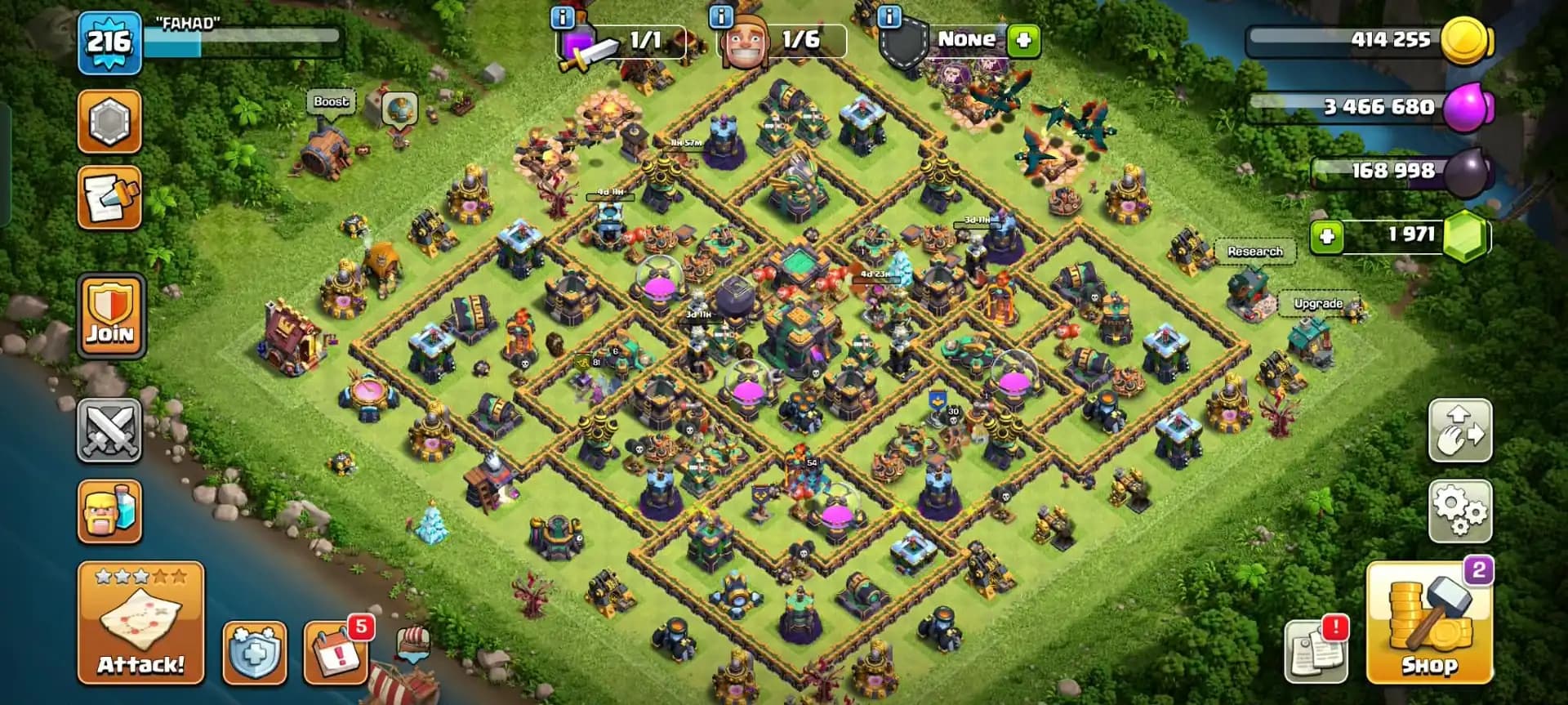Buy gems using the green plus button
The image size is (1568, 705).
[x=1326, y=236]
